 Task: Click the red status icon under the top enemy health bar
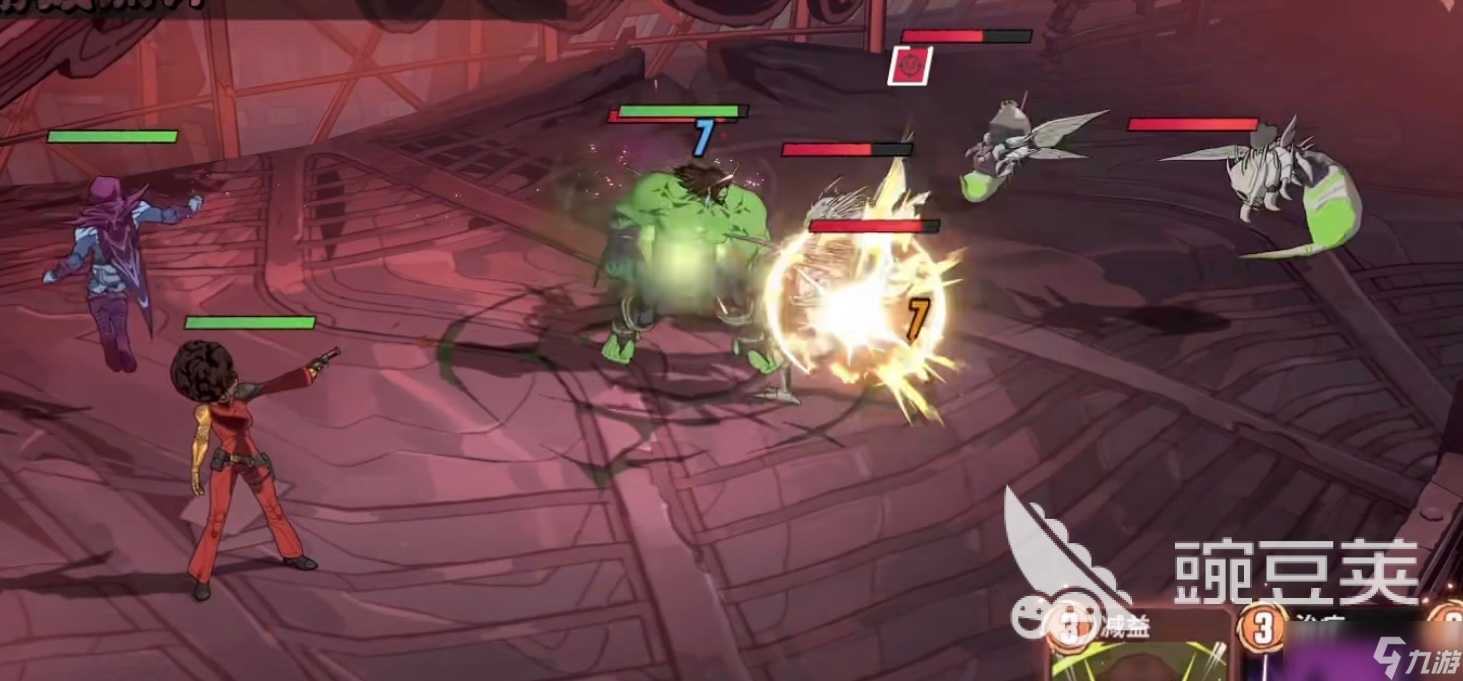click(x=909, y=66)
